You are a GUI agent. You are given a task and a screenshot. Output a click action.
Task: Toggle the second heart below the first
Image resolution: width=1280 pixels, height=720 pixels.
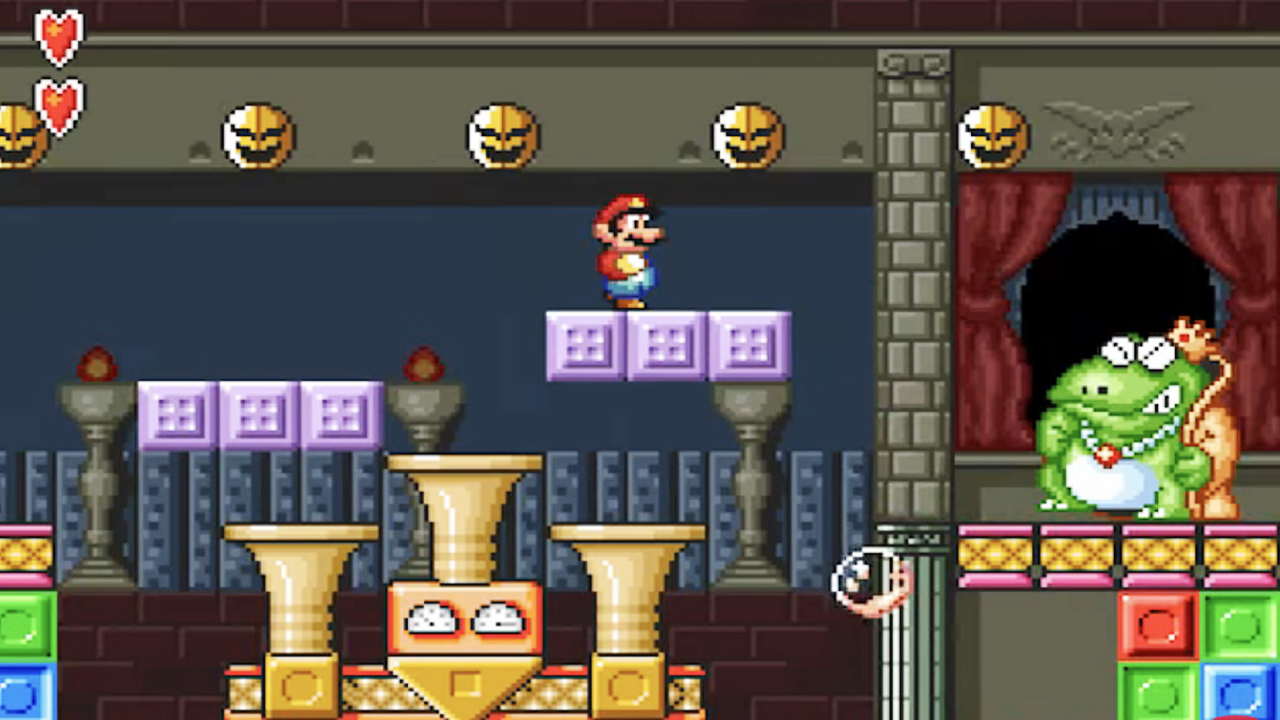point(62,103)
